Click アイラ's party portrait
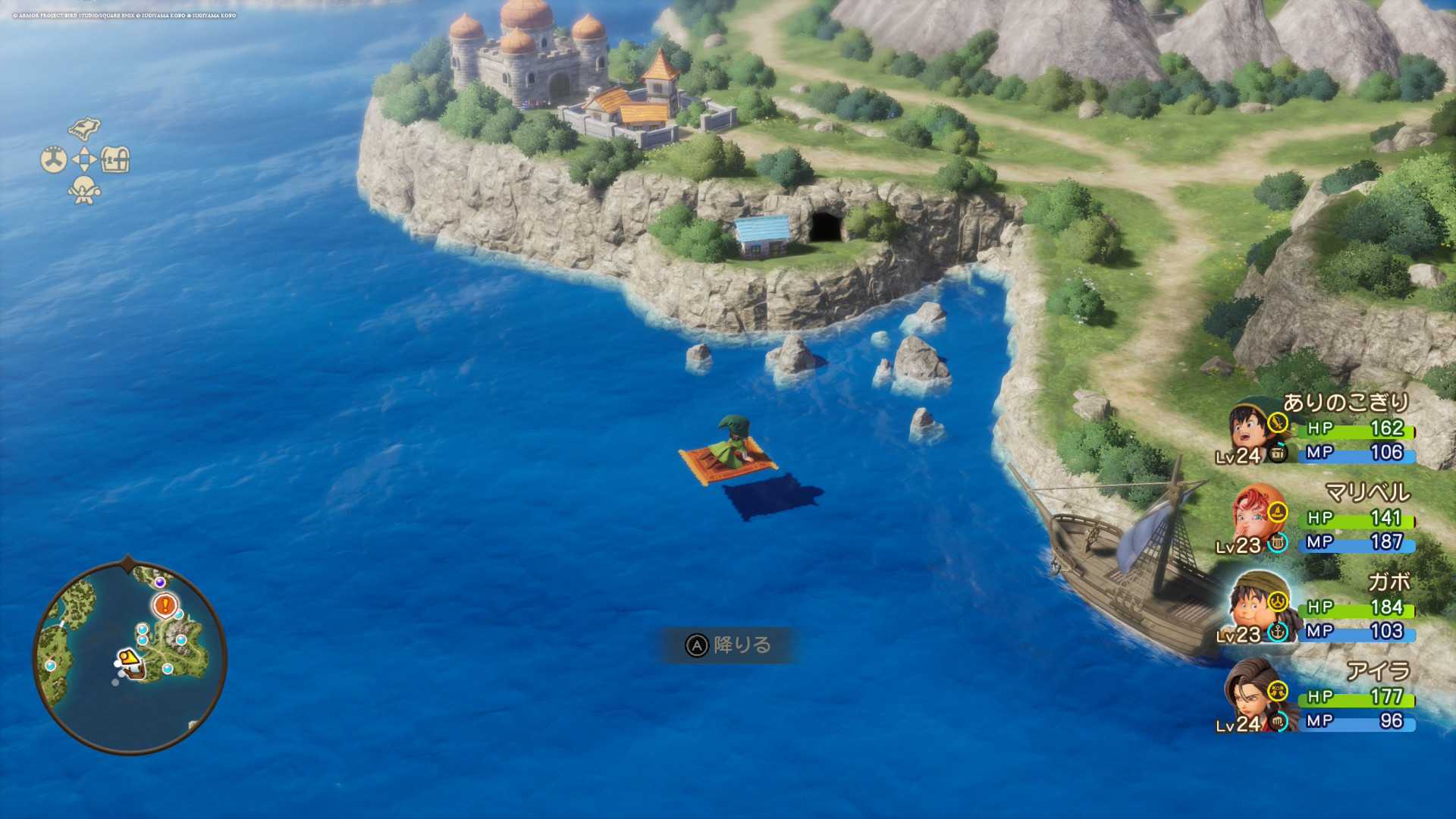This screenshot has width=1456, height=819. pos(1252,694)
